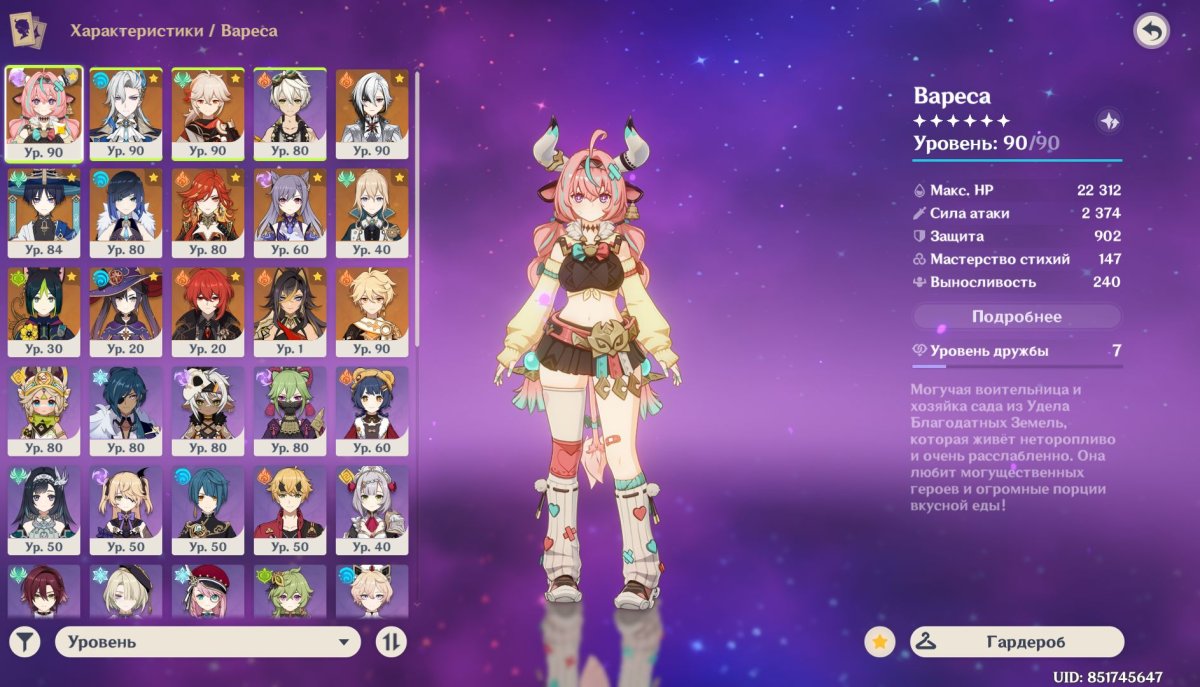Choose Kazuha's character portrait
1200x687 pixels.
point(208,113)
